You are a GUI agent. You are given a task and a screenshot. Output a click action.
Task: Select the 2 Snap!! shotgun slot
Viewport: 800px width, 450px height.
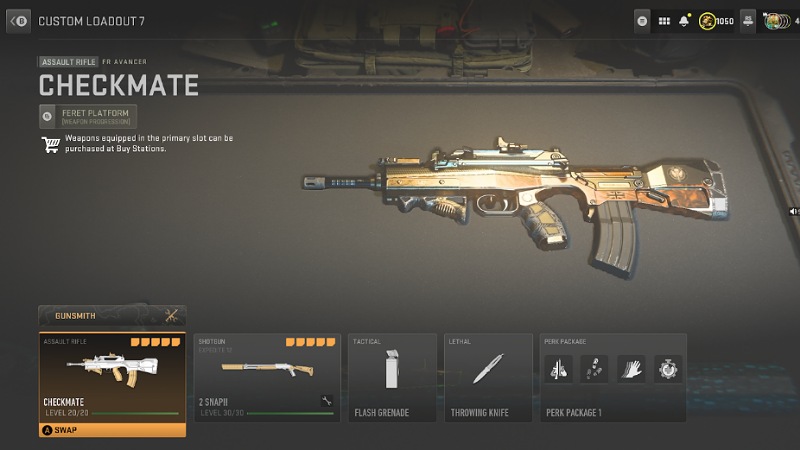(x=264, y=378)
